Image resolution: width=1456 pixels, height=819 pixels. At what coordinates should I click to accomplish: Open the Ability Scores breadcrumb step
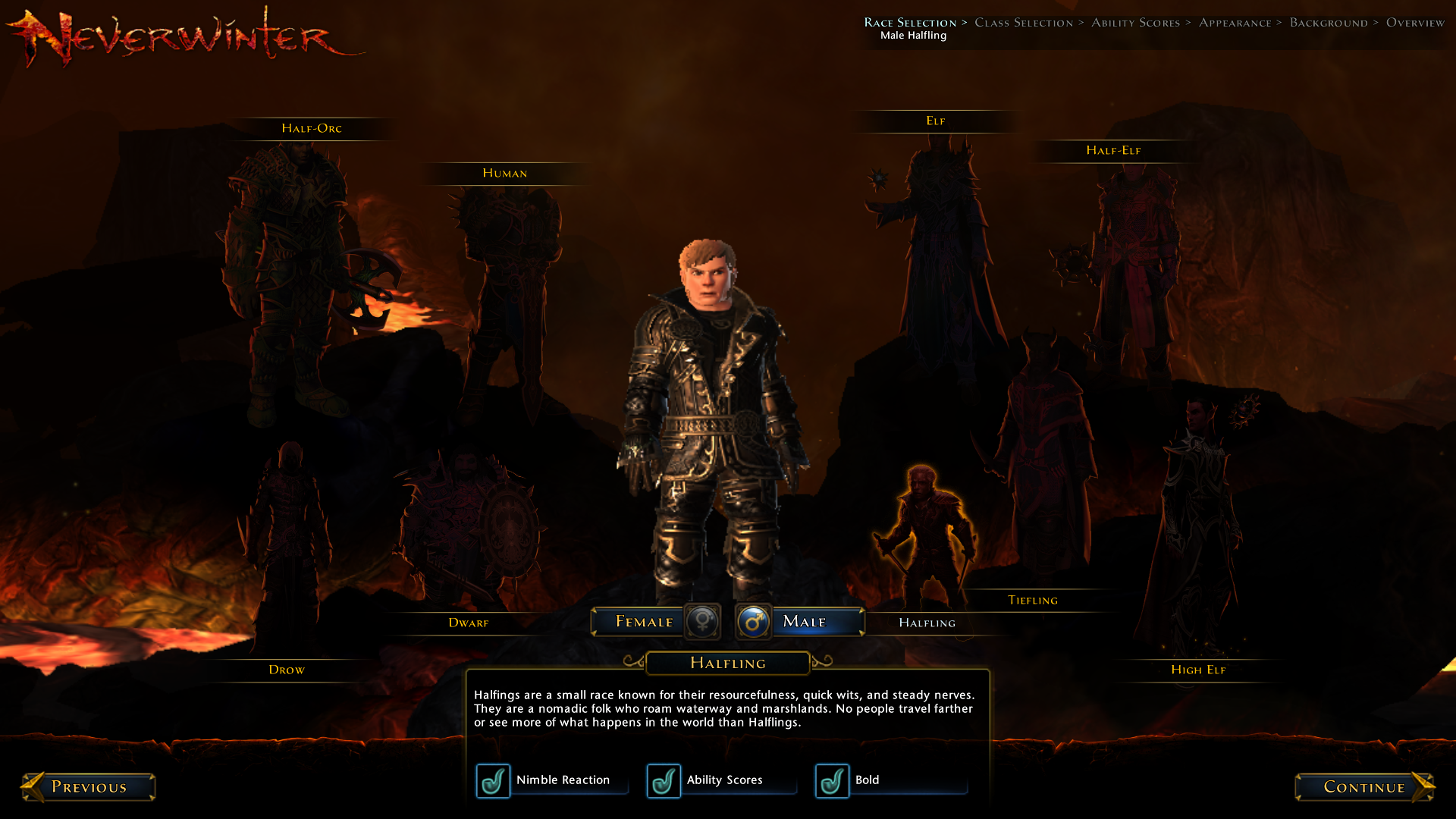[x=1135, y=23]
